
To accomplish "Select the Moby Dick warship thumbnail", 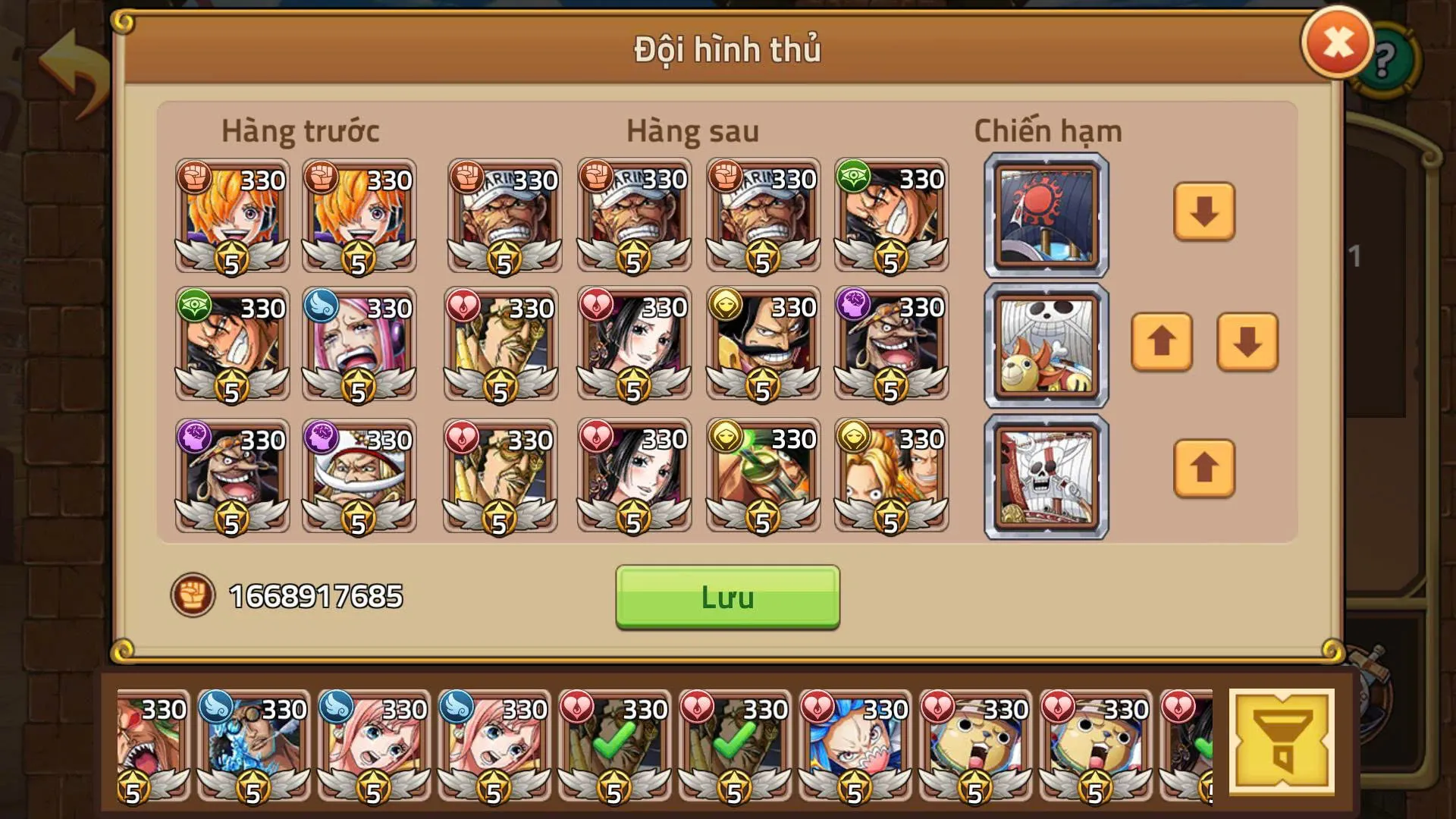I will [x=1045, y=475].
